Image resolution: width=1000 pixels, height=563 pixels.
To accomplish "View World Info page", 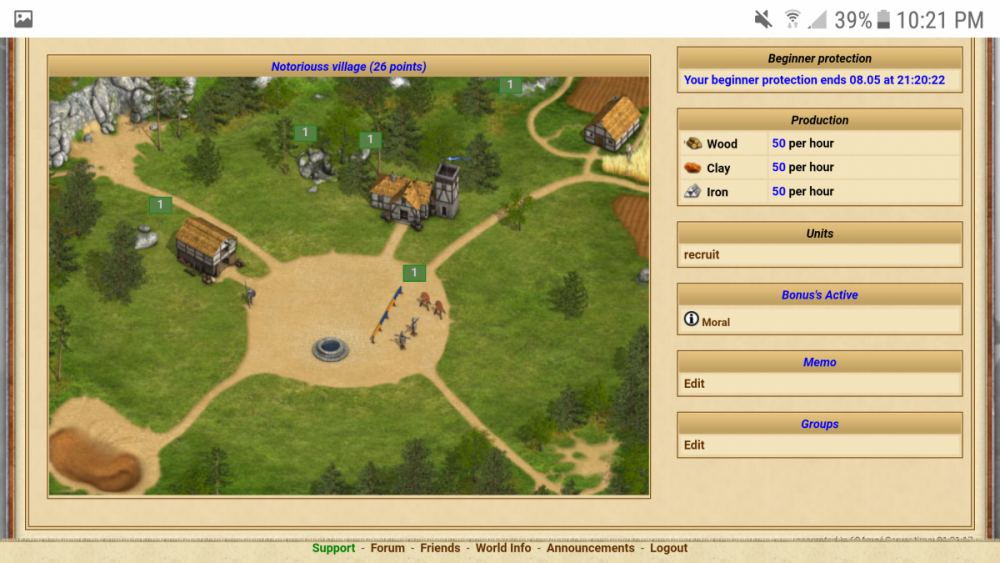I will [503, 548].
